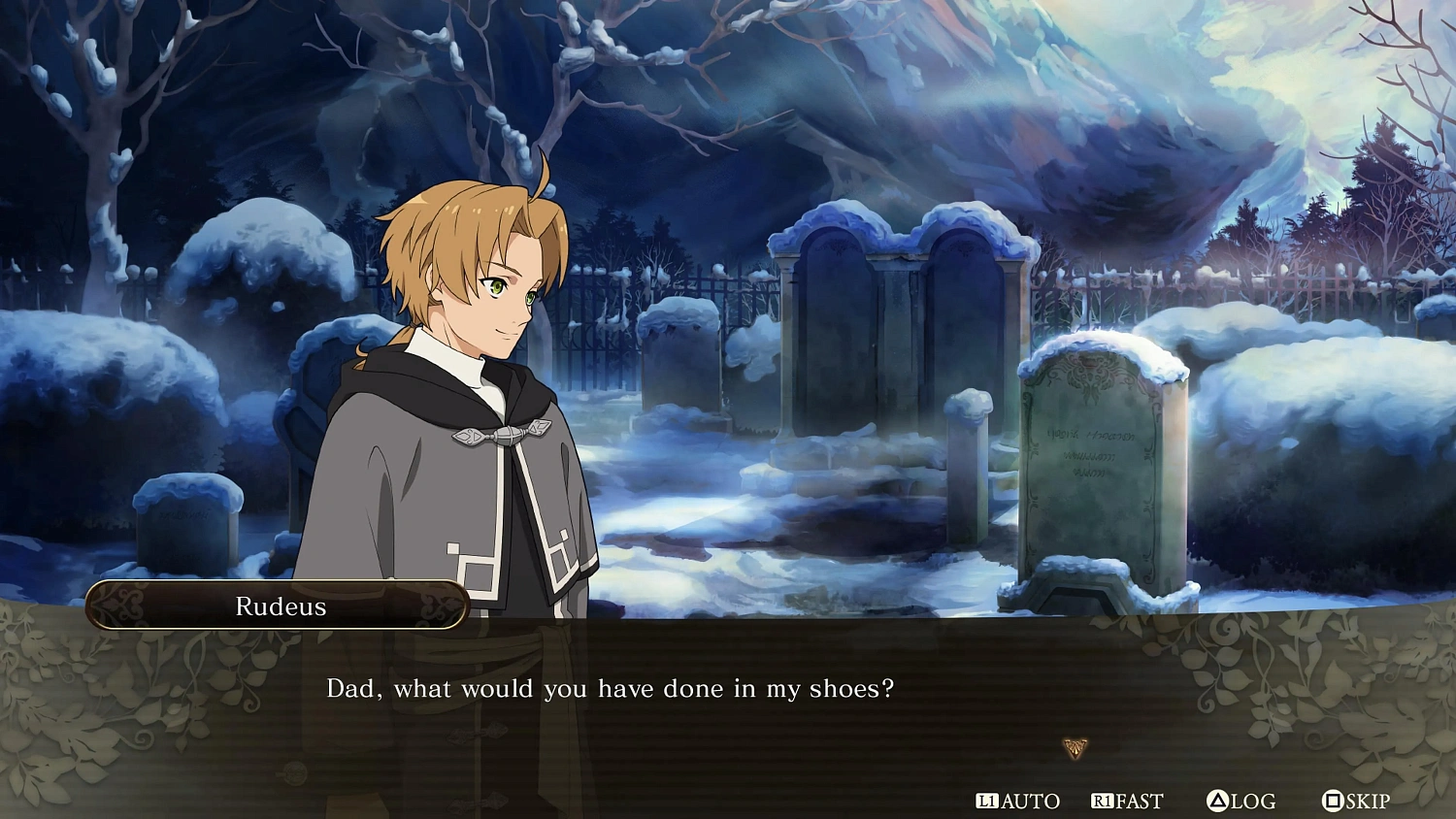Click the dialogue line asking Dad a question
Viewport: 1456px width, 819px height.
click(x=612, y=689)
